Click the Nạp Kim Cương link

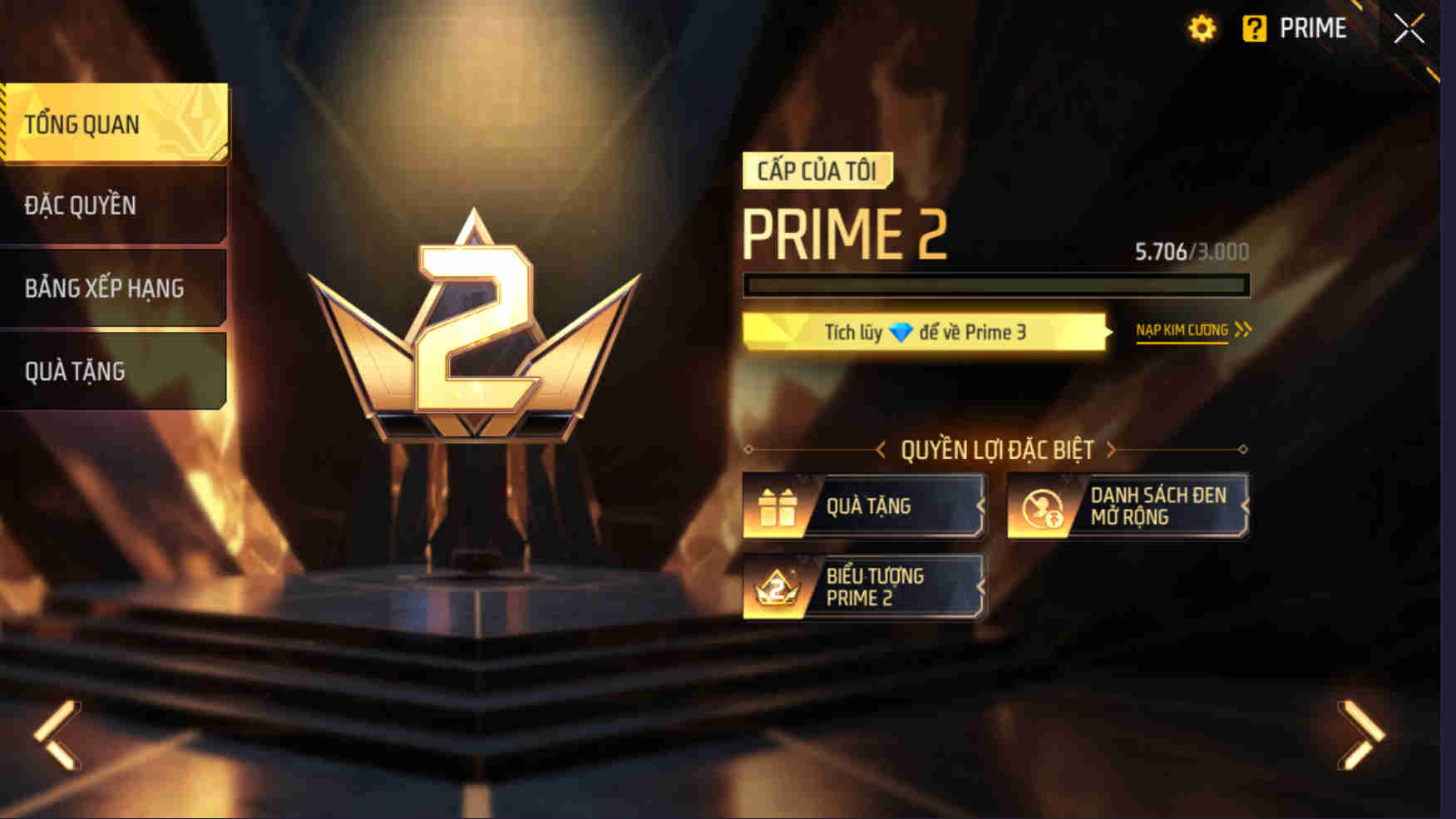[1182, 328]
